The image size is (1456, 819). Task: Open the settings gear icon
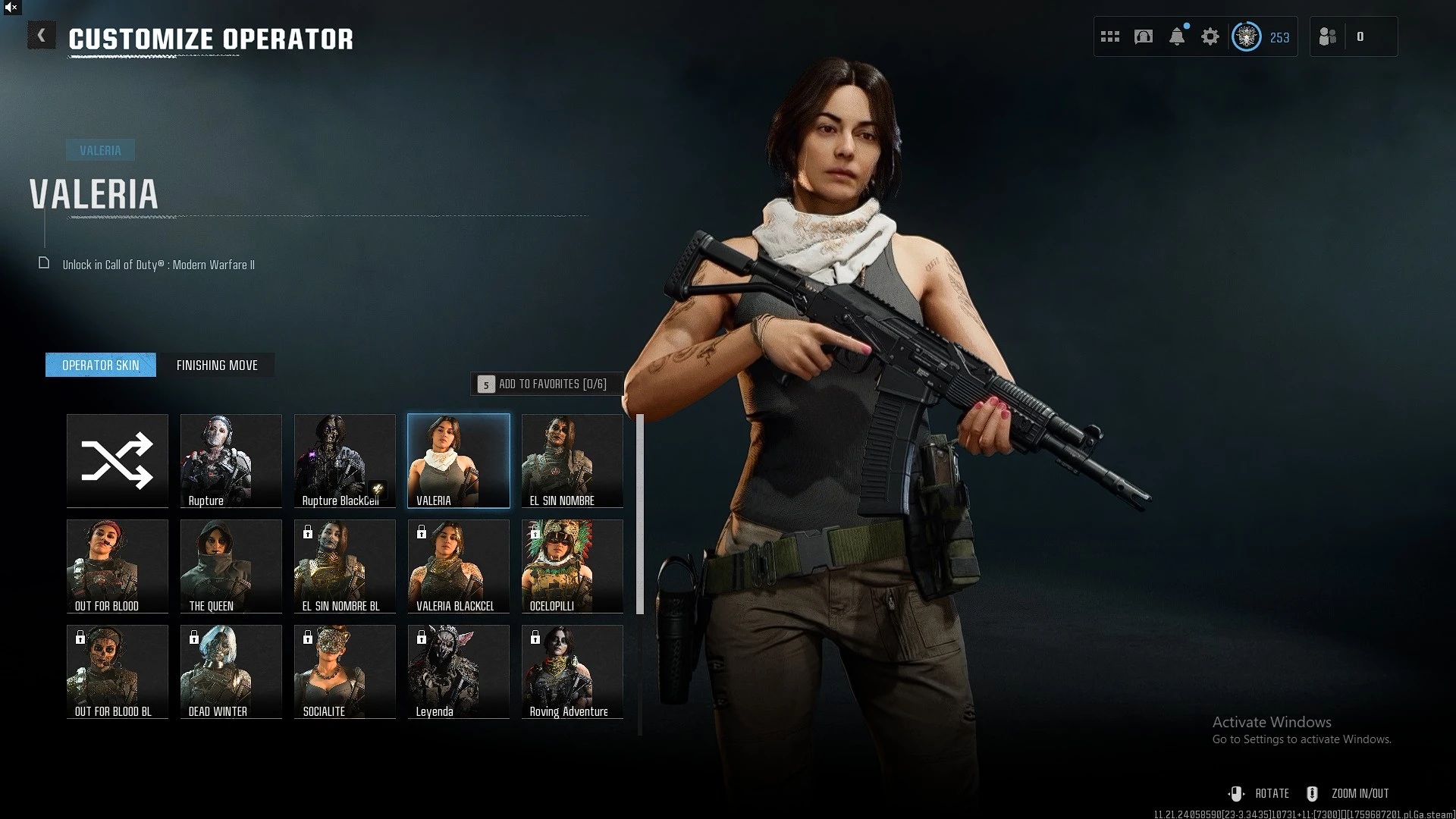point(1210,36)
